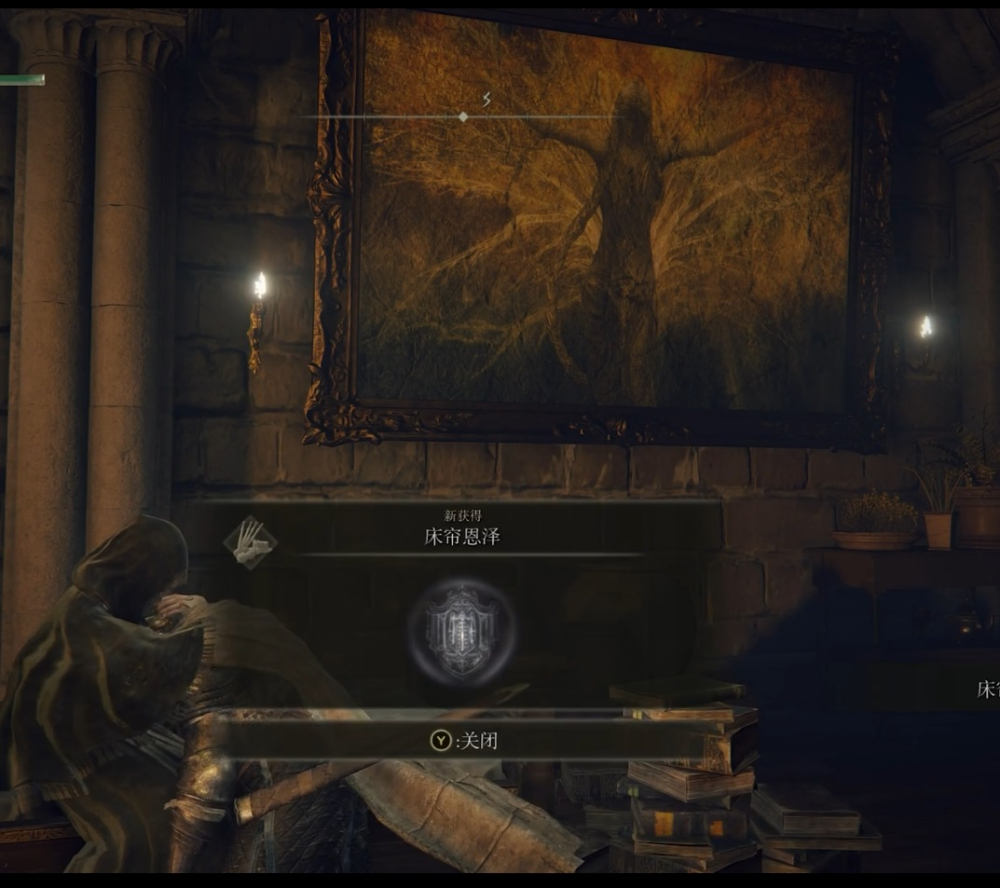Click the skeletal hand category icon
This screenshot has width=1000, height=888.
250,543
